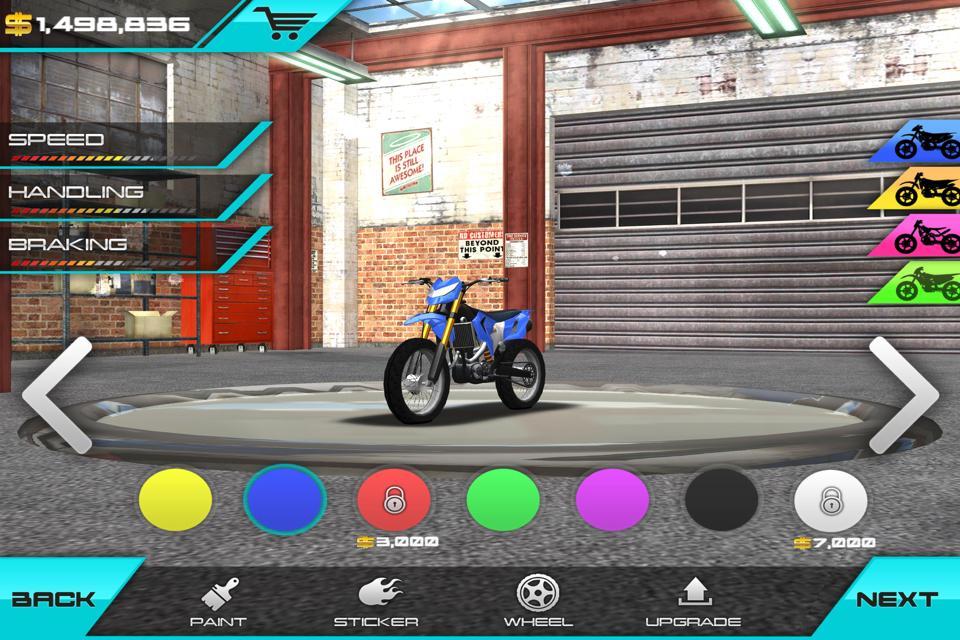This screenshot has width=960, height=640.
Task: Switch to the Wheel tab
Action: 538,603
